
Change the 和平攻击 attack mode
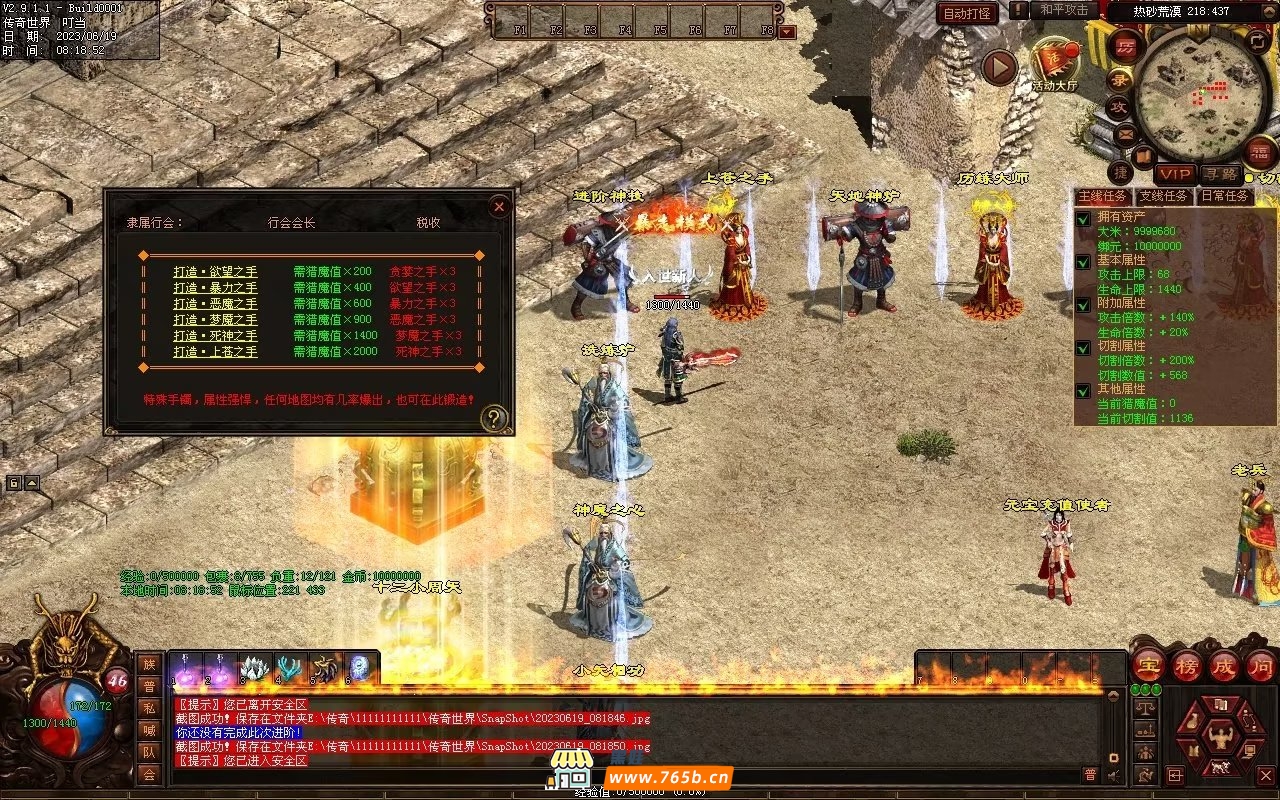coord(1064,10)
